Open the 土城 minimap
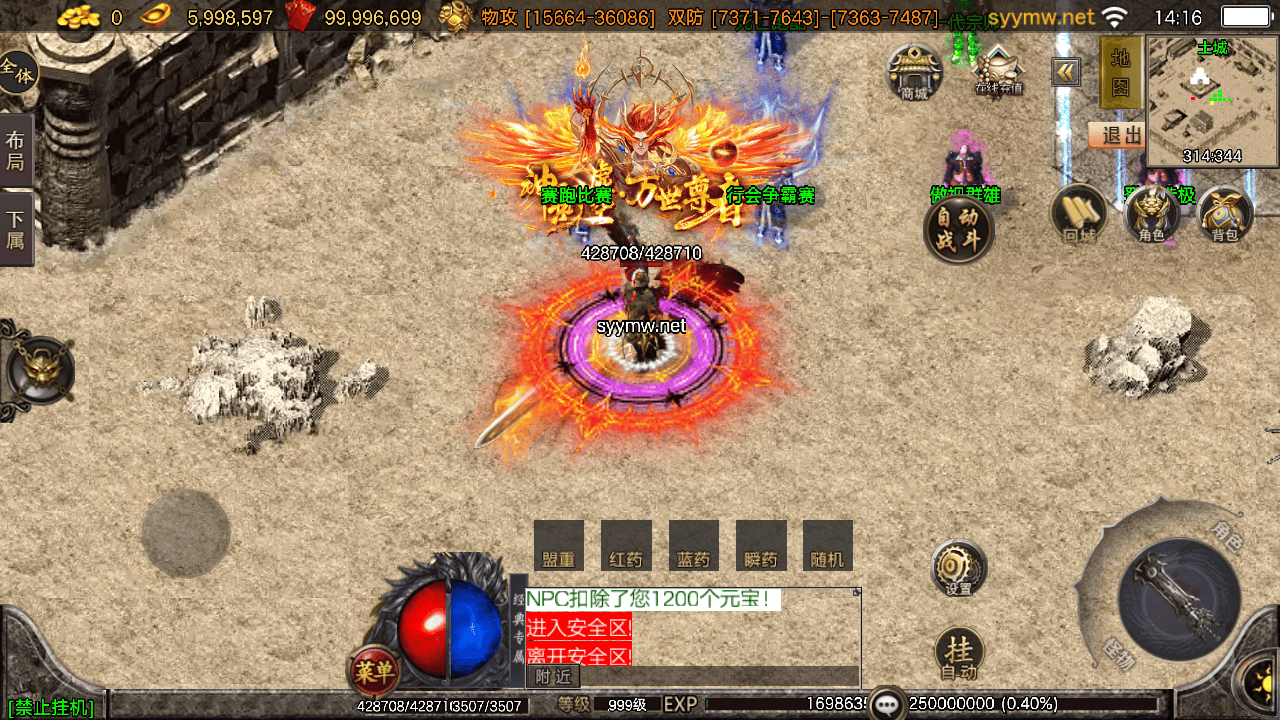Screen dimensions: 1280x720 1212,103
